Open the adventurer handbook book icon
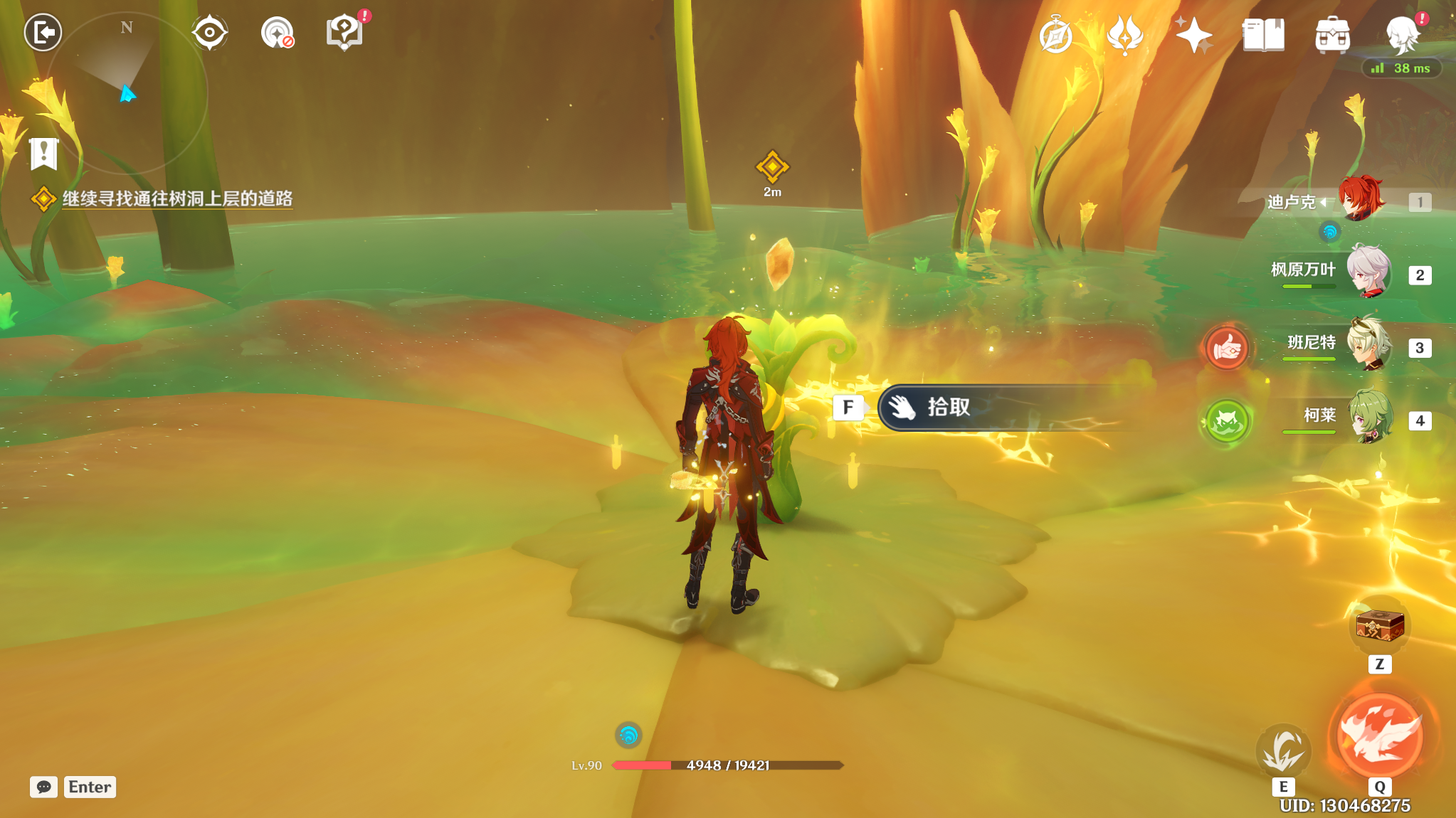 click(1263, 36)
